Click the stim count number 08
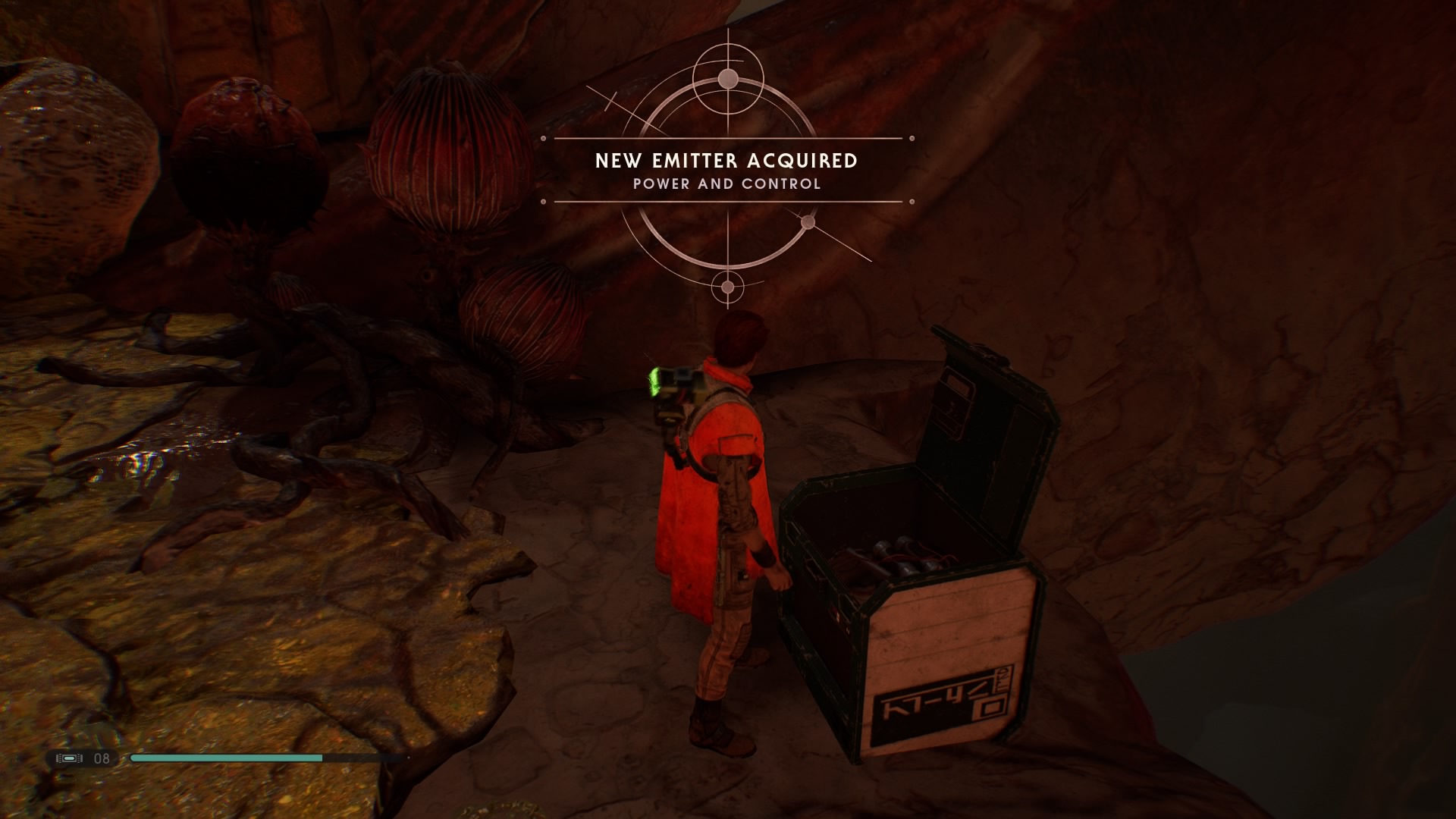This screenshot has height=819, width=1456. (102, 757)
